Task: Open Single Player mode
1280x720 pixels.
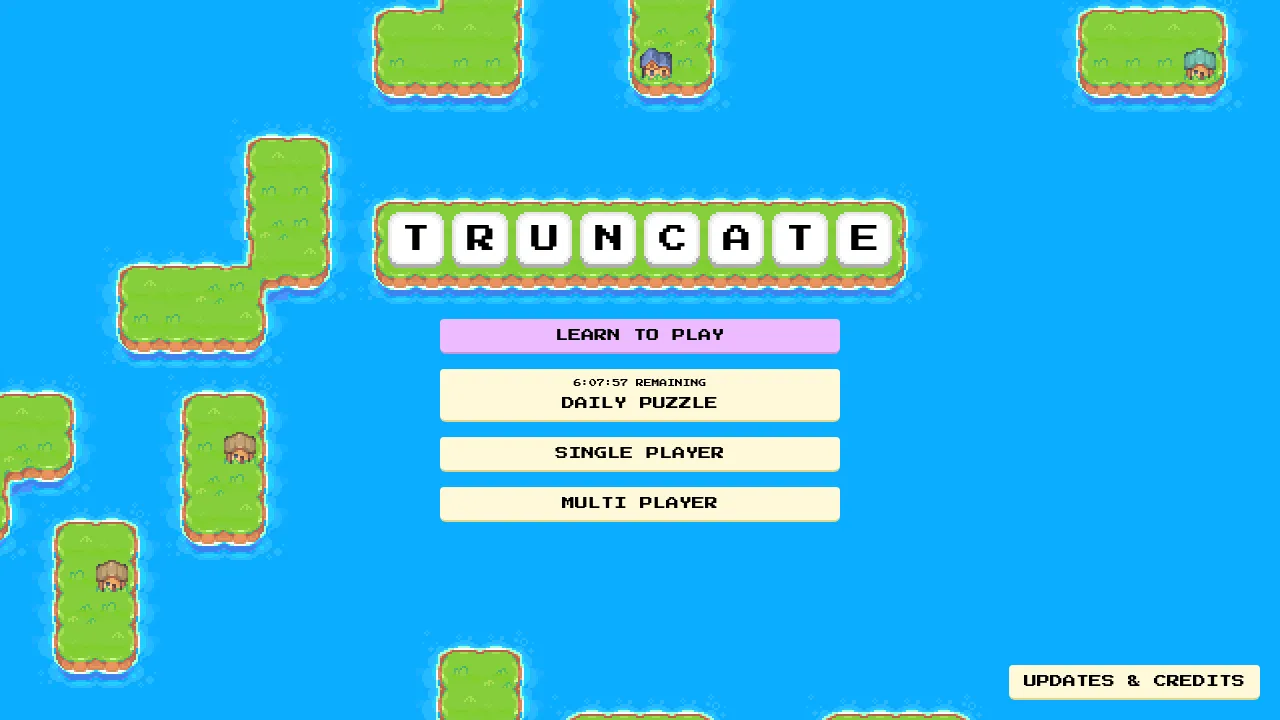Action: [x=639, y=452]
